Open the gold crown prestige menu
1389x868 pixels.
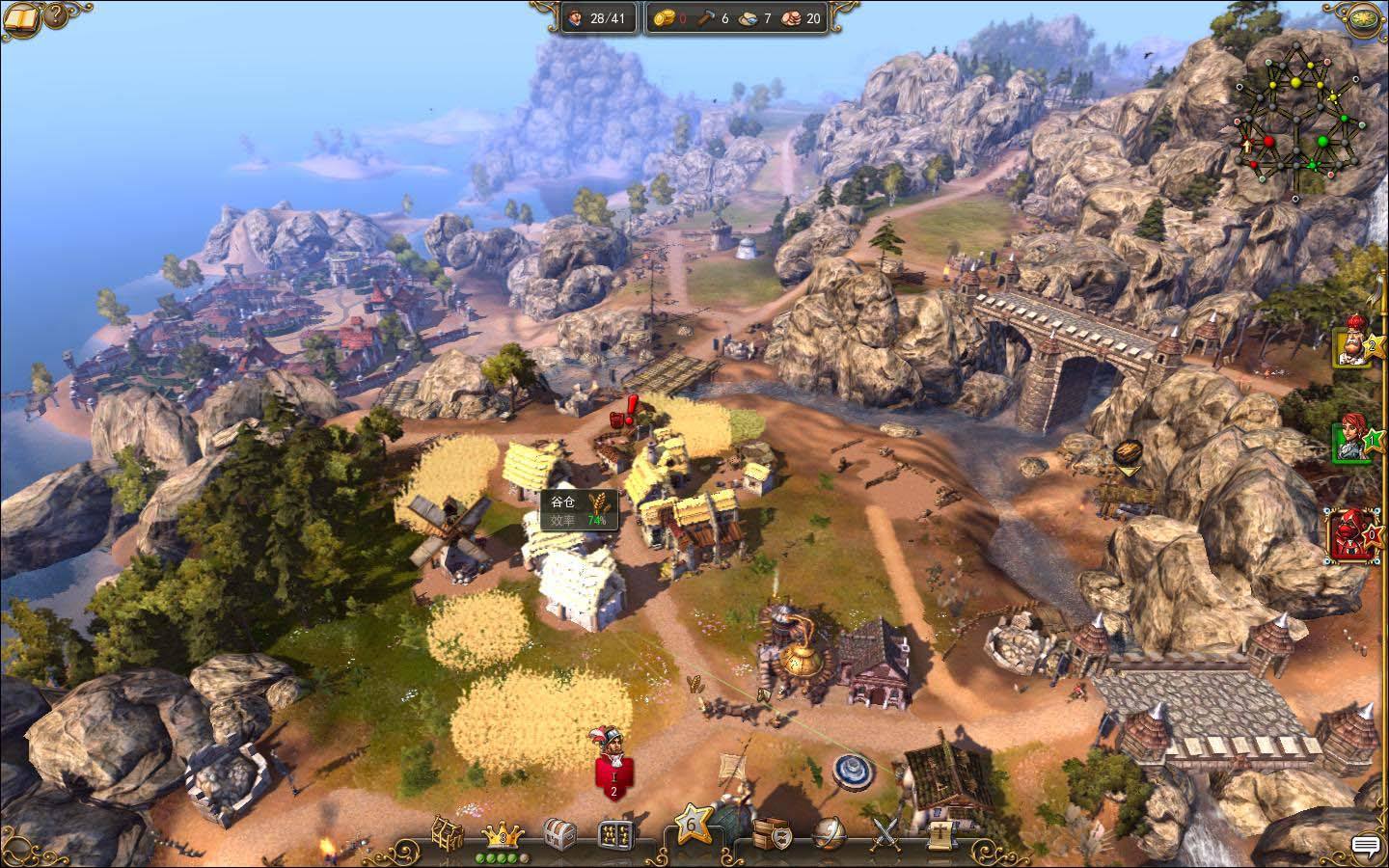(502, 832)
